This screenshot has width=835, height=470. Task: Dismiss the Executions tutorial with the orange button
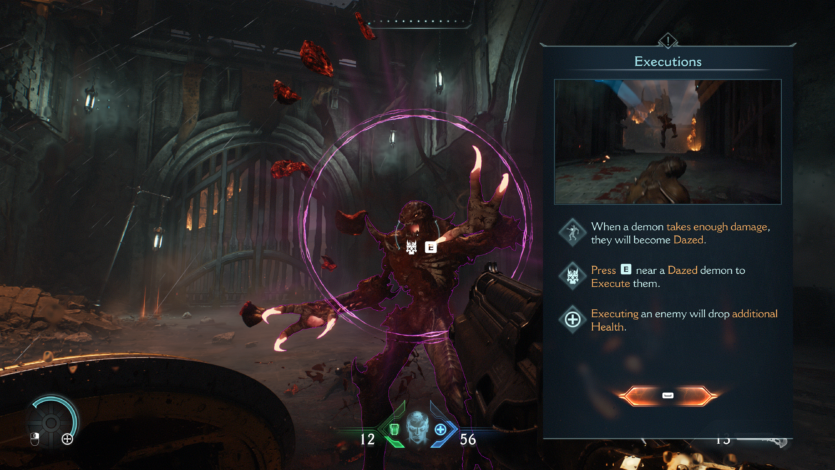tap(667, 396)
